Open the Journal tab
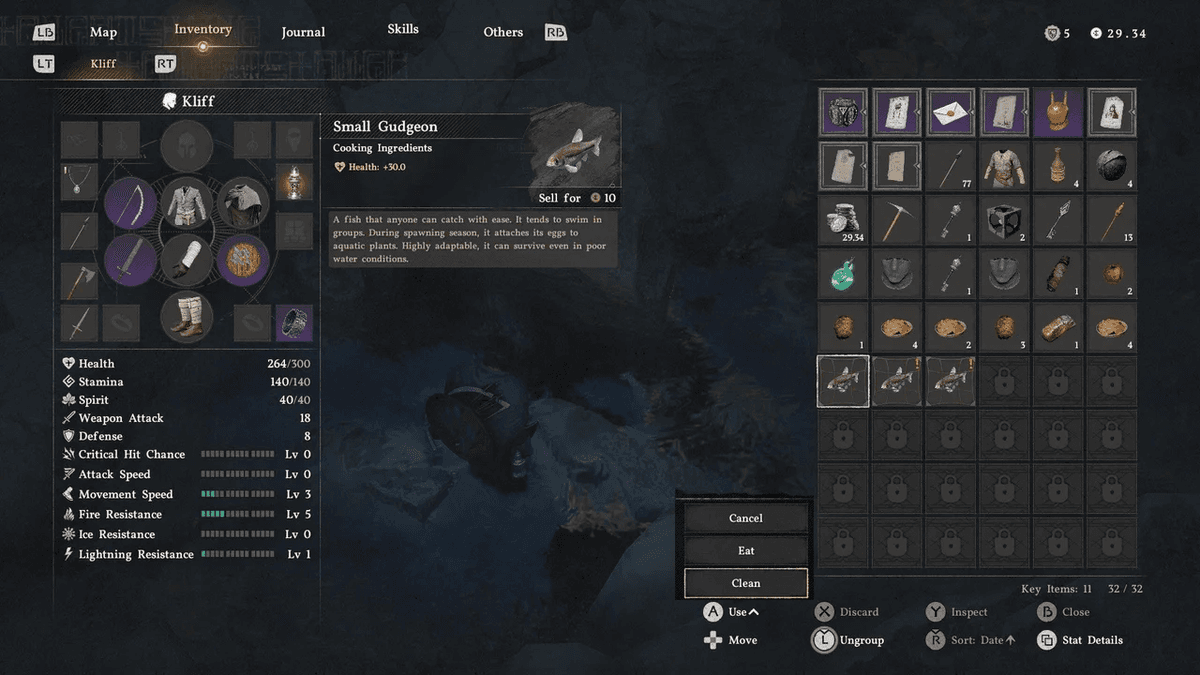Viewport: 1200px width, 675px height. 303,32
